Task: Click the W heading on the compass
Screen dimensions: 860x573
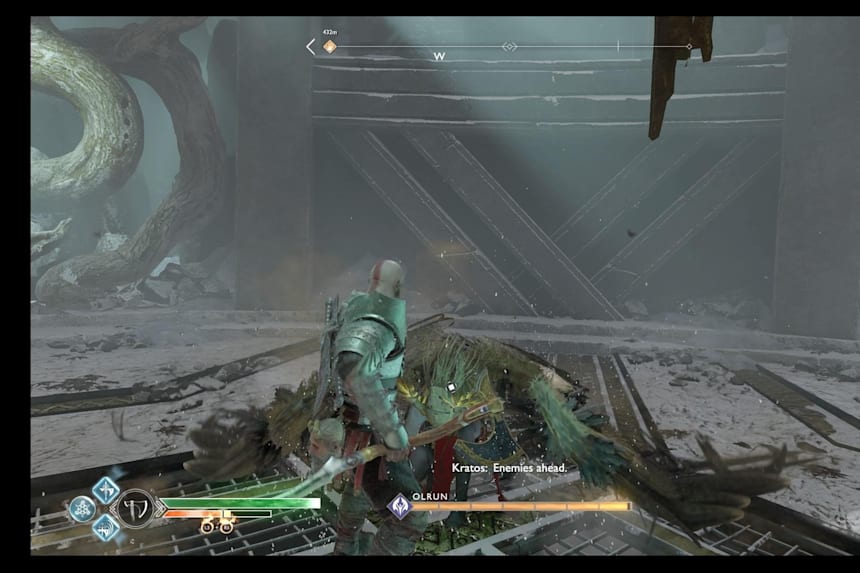Action: 439,57
